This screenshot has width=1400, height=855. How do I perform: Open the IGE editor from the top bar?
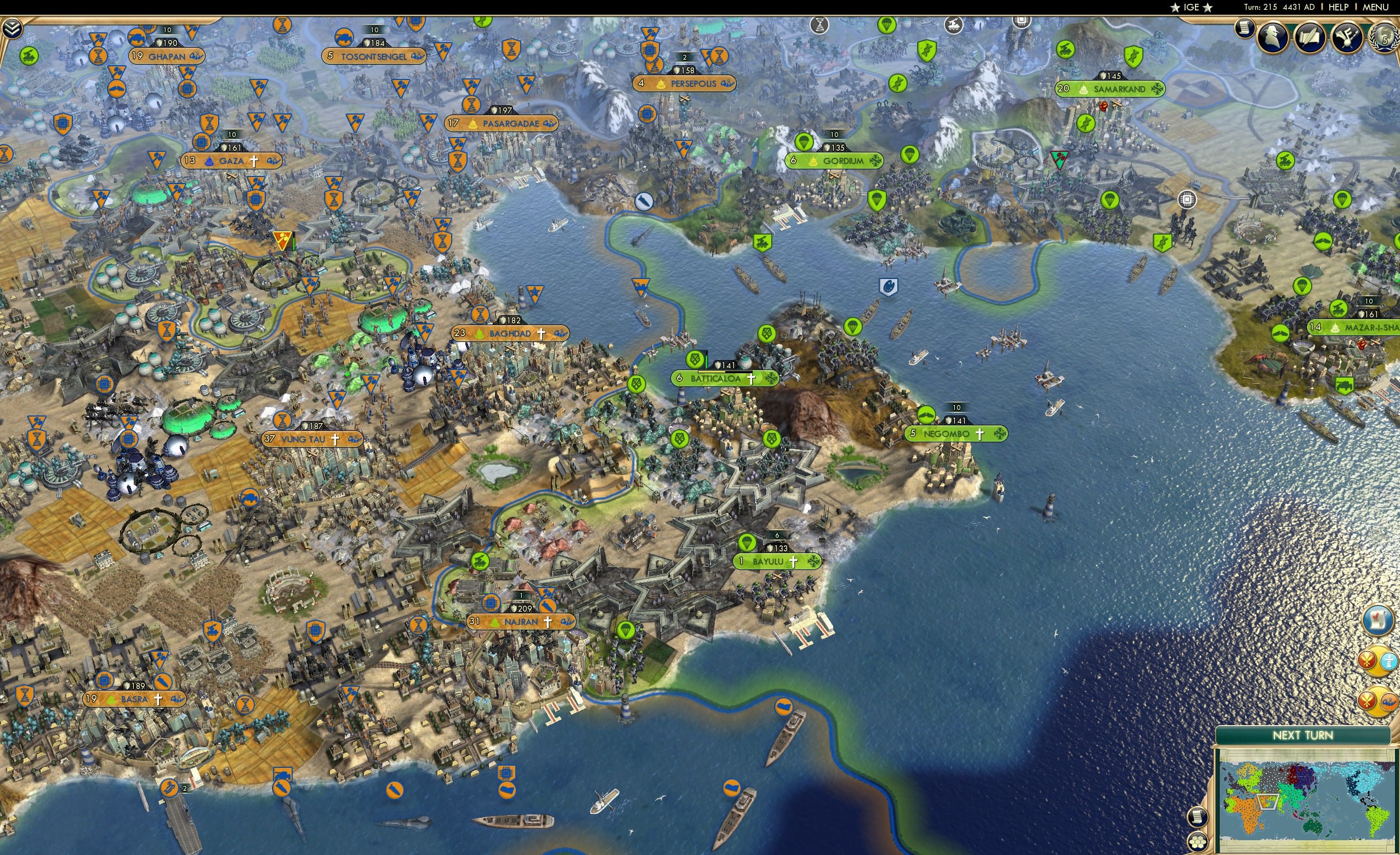(1192, 7)
